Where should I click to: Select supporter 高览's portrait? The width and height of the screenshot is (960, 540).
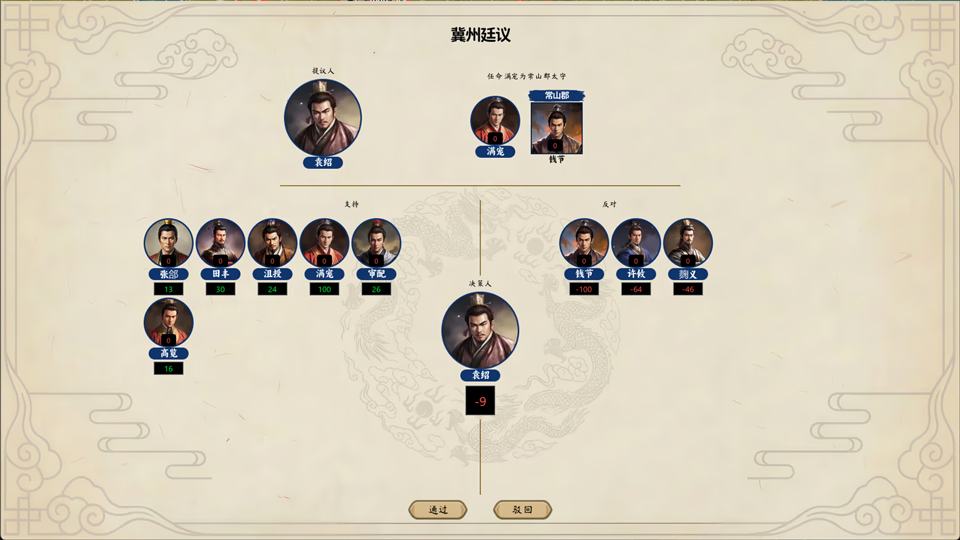[168, 323]
